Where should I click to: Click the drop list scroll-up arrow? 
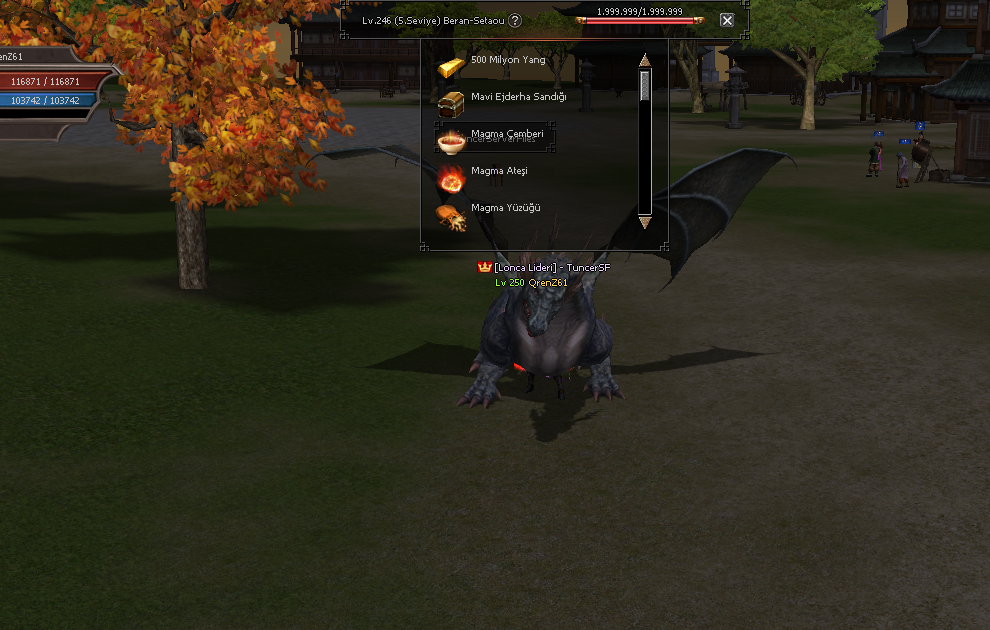(x=645, y=61)
